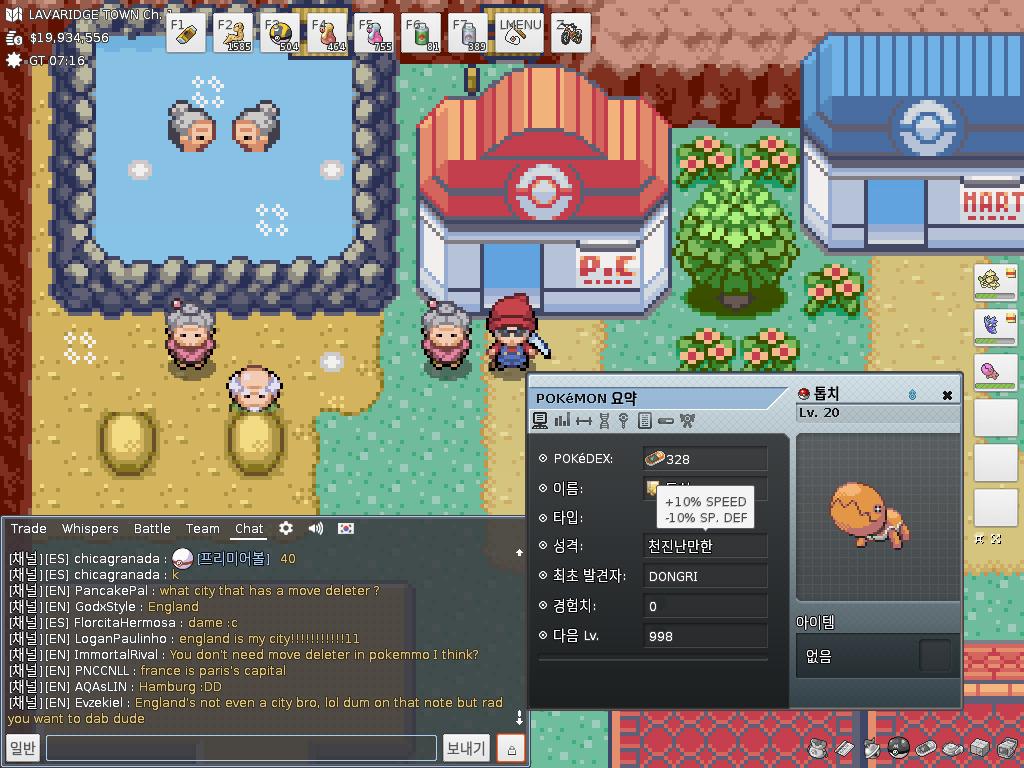Open the stats bar-chart summary tab
The height and width of the screenshot is (768, 1024).
click(562, 421)
